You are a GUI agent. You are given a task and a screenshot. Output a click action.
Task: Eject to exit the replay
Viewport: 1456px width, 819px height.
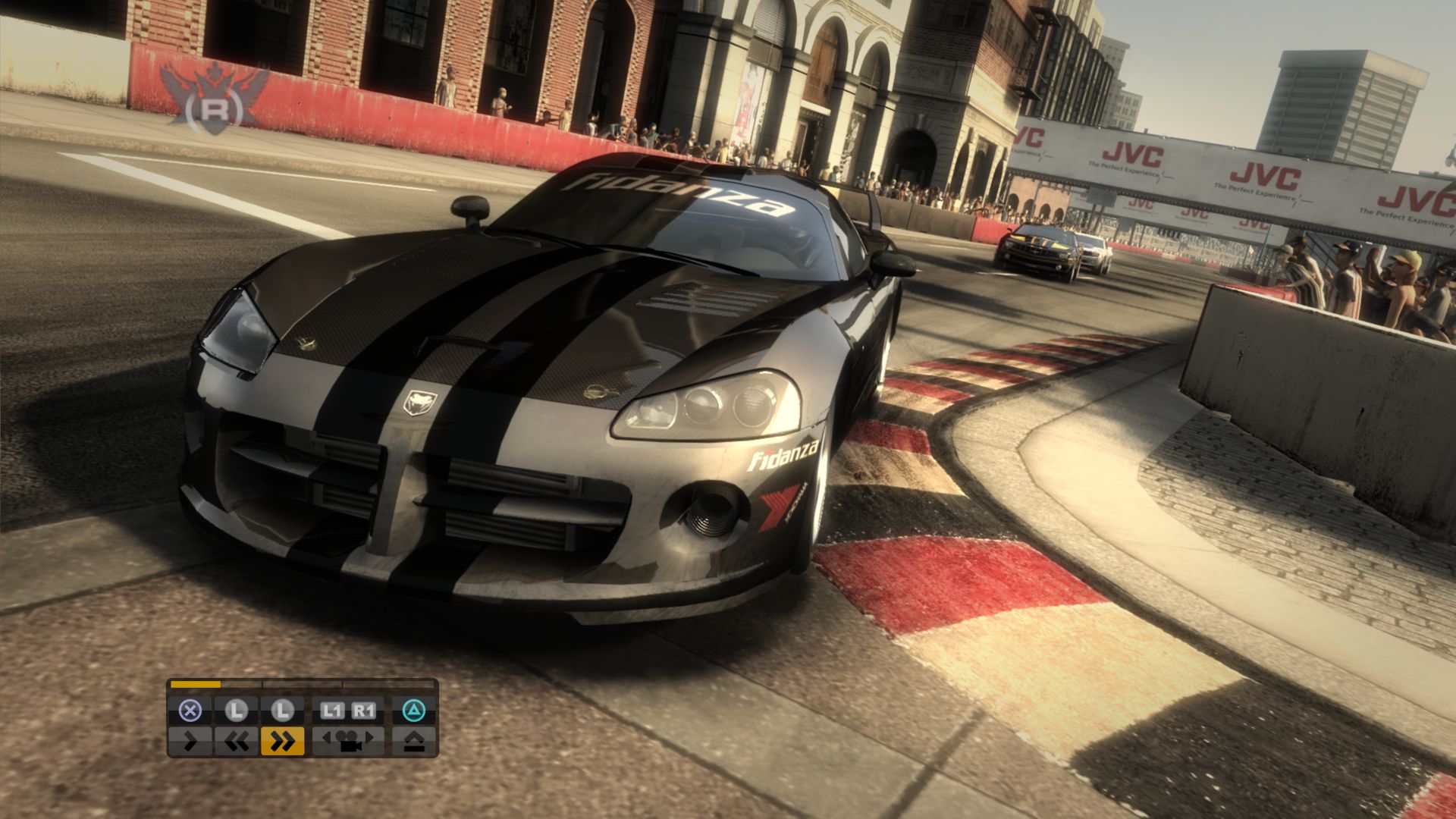pyautogui.click(x=413, y=740)
